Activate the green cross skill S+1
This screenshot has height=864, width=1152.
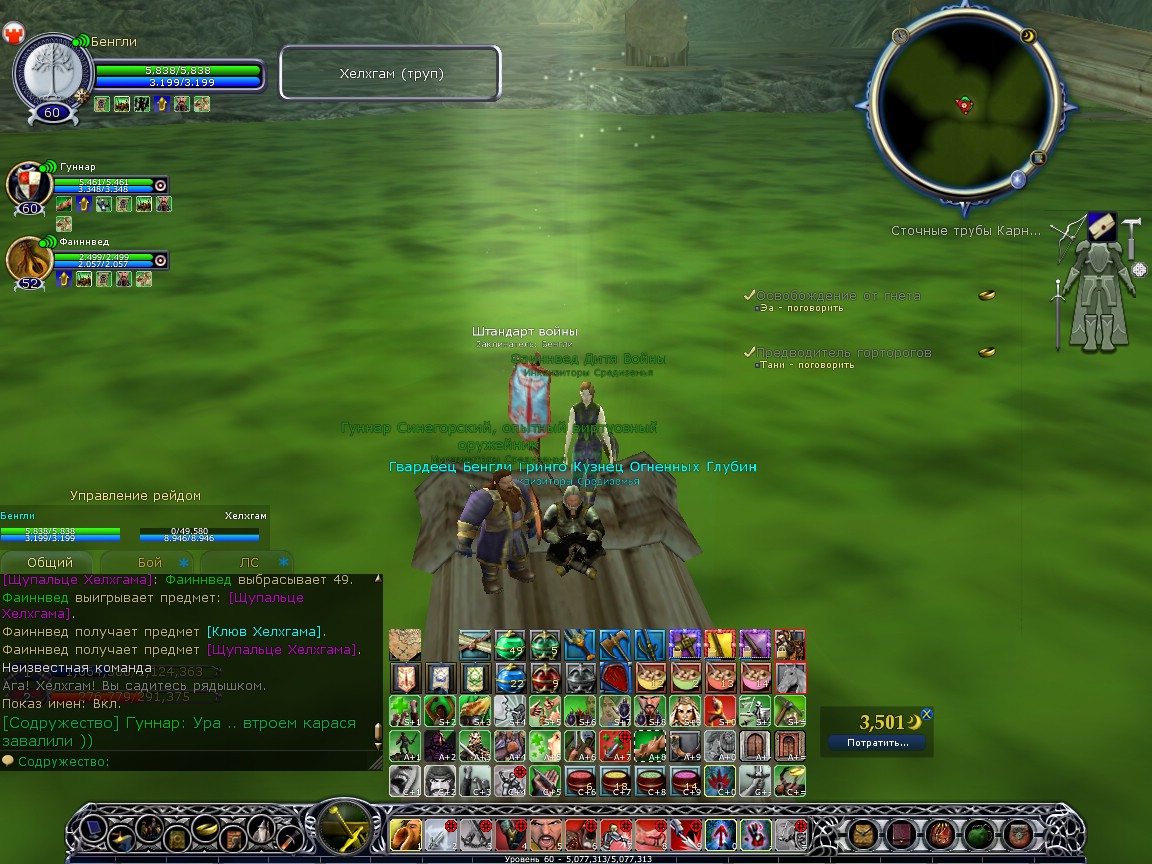(405, 711)
